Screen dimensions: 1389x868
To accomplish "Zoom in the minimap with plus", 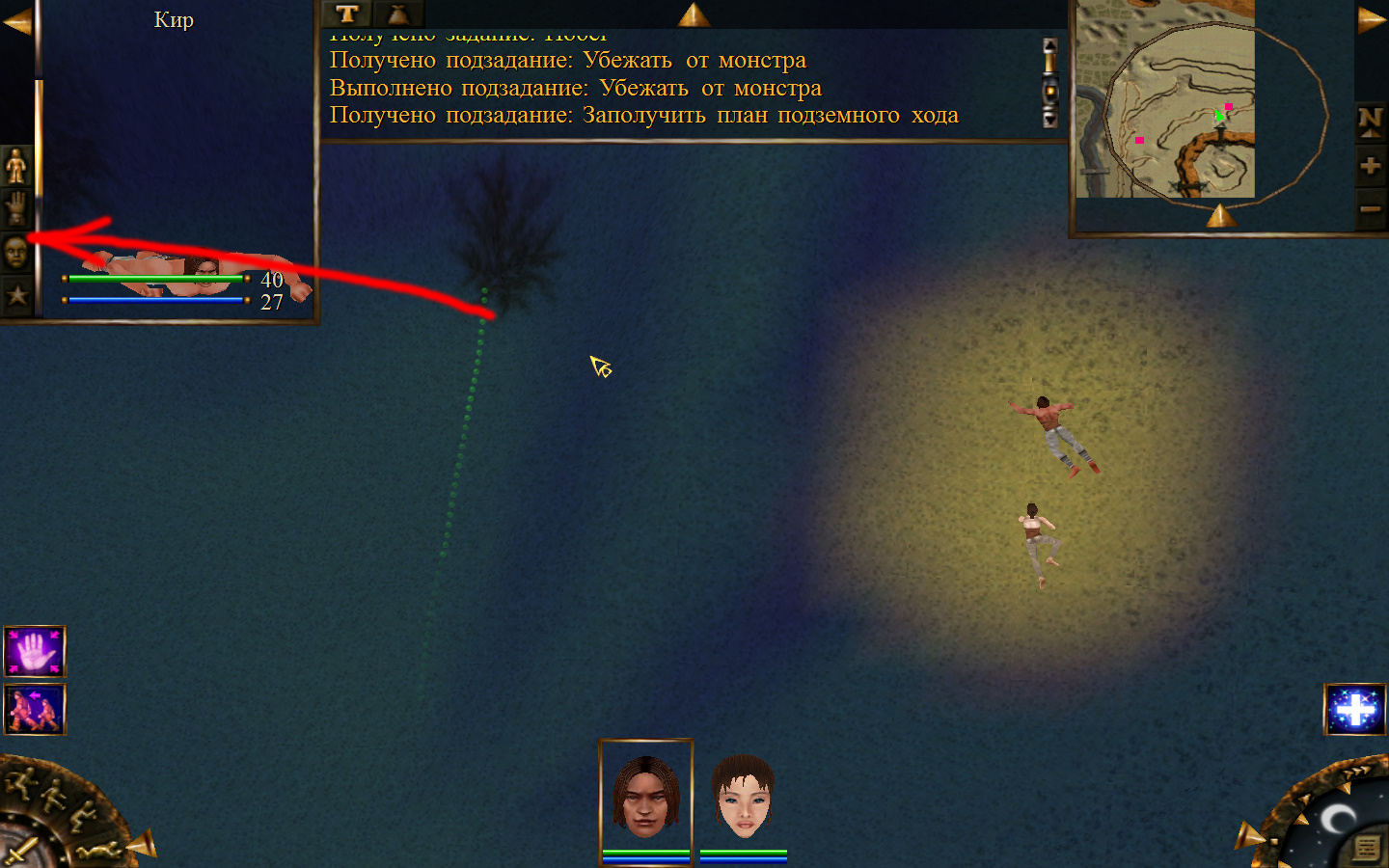I will (1371, 166).
